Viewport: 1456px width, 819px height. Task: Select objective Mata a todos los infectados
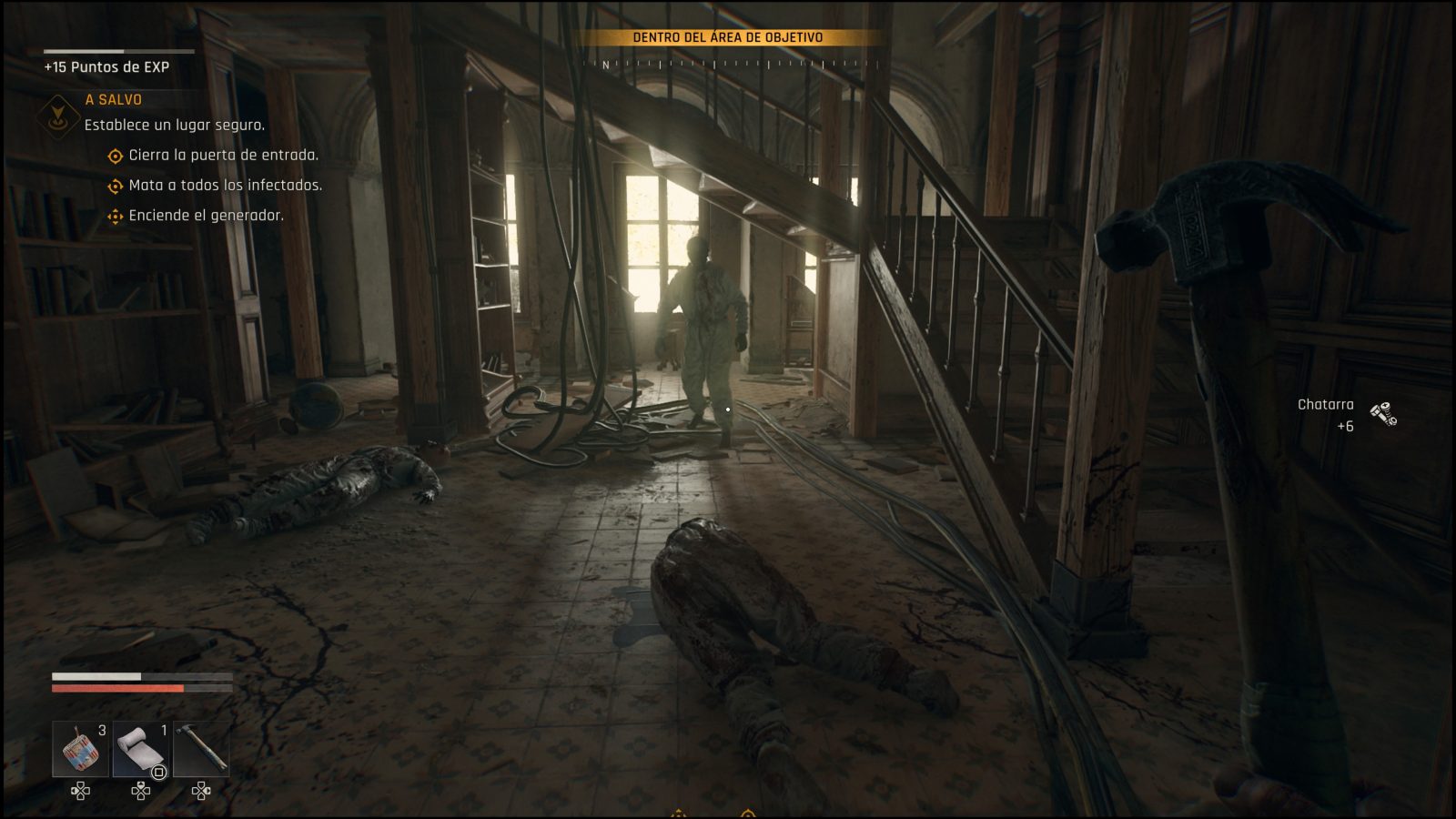[x=225, y=185]
